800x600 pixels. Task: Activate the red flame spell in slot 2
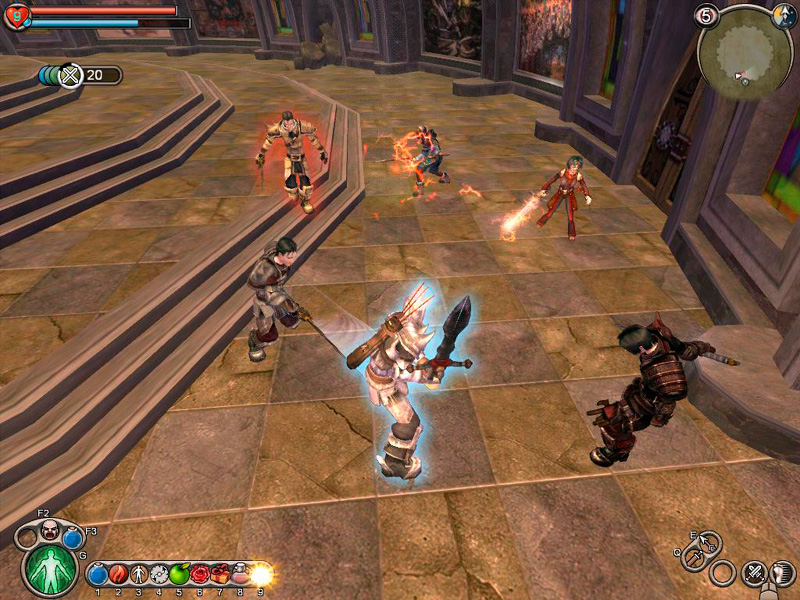(118, 574)
